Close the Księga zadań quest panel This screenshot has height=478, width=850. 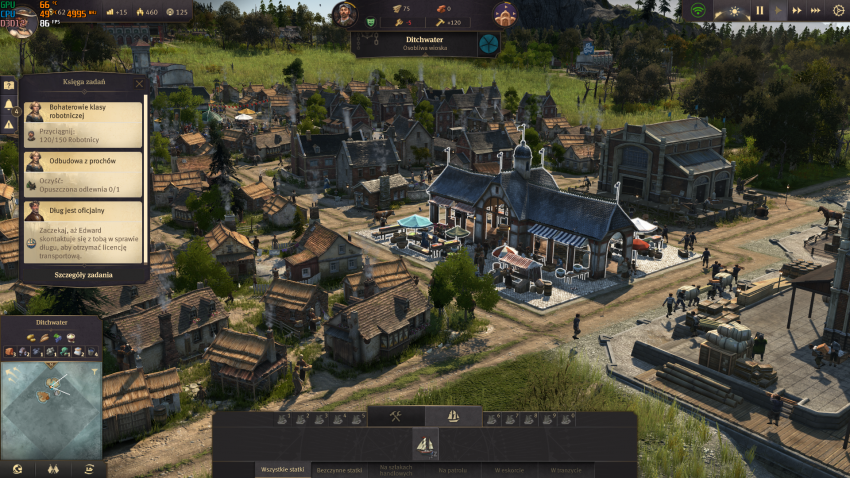coord(139,83)
